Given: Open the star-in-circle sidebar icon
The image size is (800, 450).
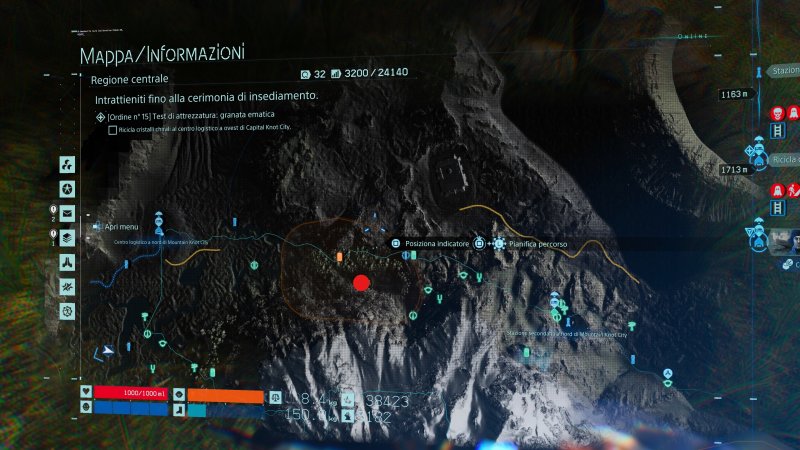Looking at the screenshot, I should pos(67,189).
